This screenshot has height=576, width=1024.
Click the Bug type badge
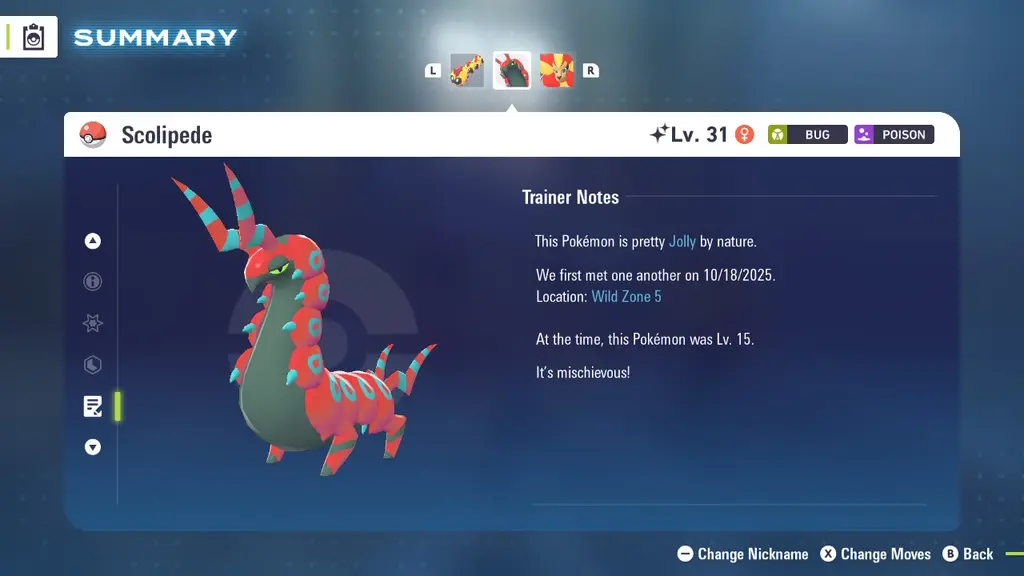(x=808, y=135)
